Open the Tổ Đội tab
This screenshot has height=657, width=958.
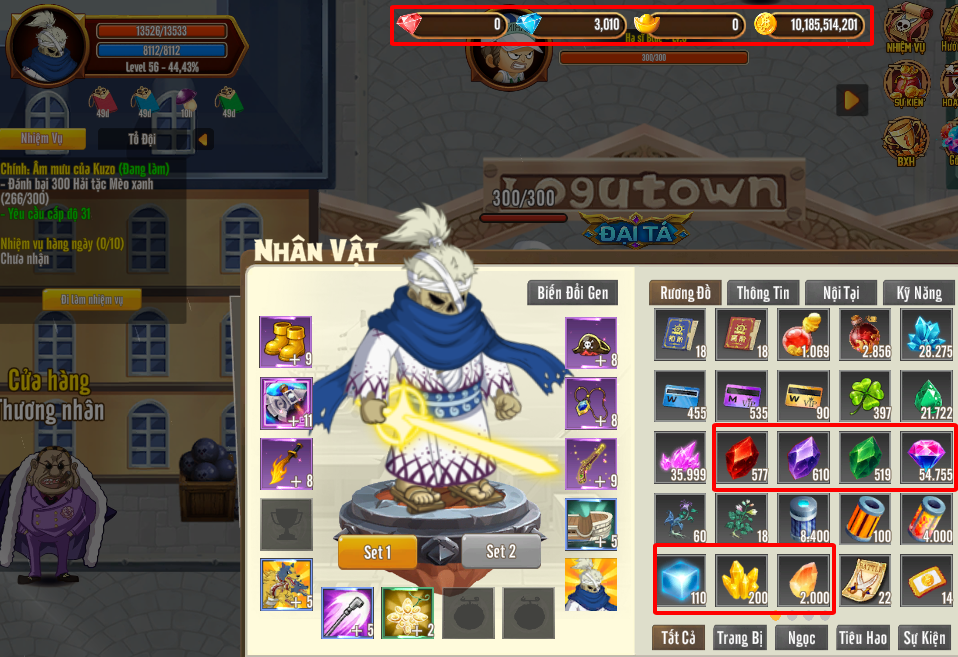coord(147,139)
